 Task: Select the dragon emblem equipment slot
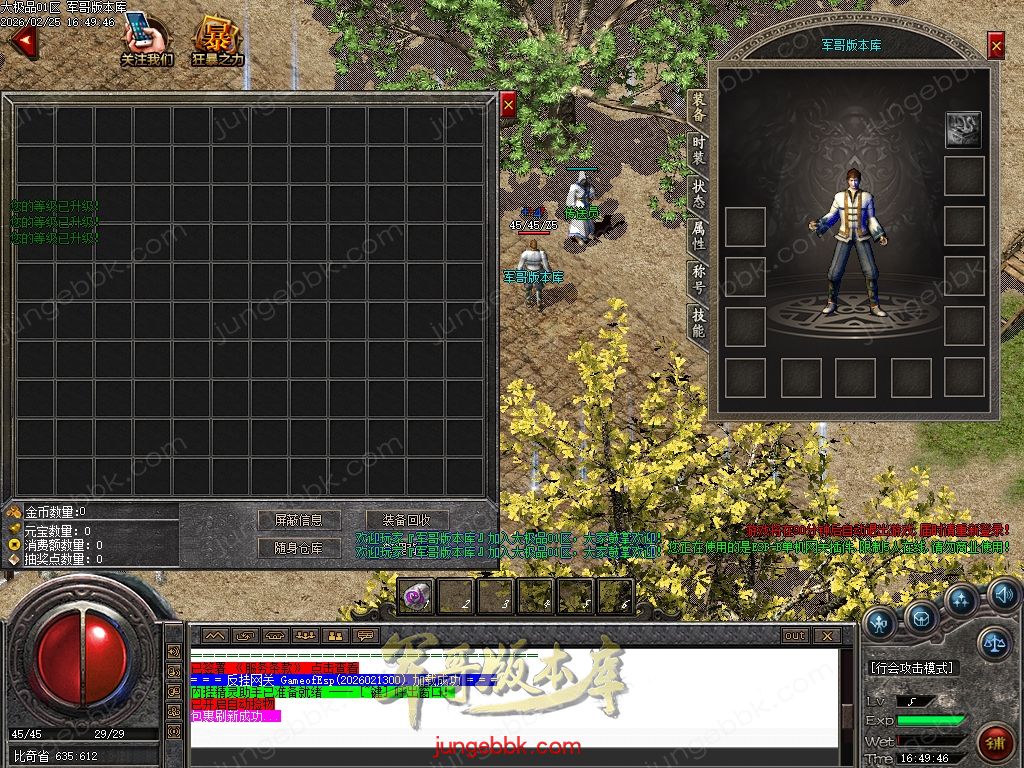click(964, 129)
